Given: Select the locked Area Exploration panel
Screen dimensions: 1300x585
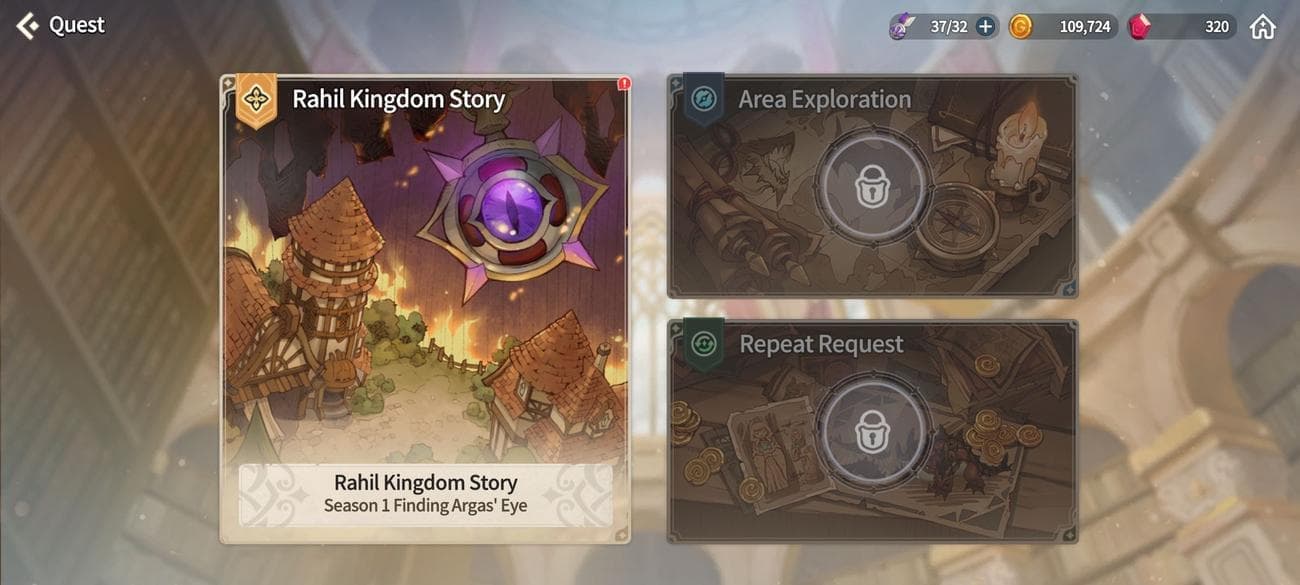Looking at the screenshot, I should (x=872, y=185).
